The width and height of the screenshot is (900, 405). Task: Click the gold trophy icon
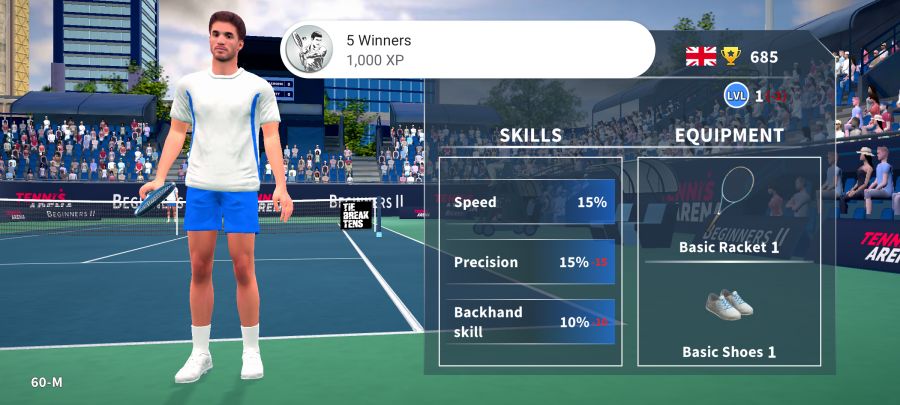click(x=733, y=56)
